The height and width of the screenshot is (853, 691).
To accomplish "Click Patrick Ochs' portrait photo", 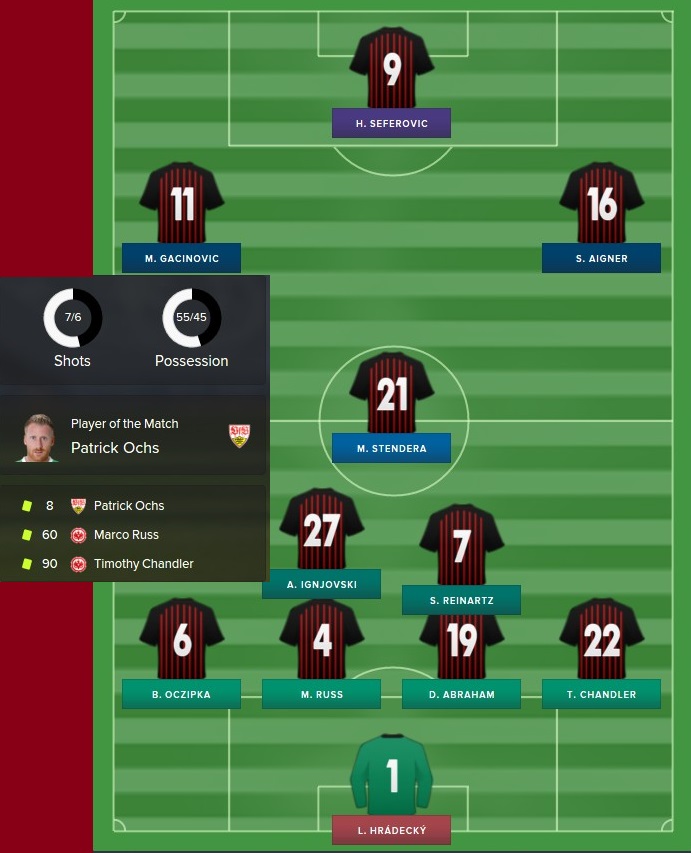I will click(38, 437).
